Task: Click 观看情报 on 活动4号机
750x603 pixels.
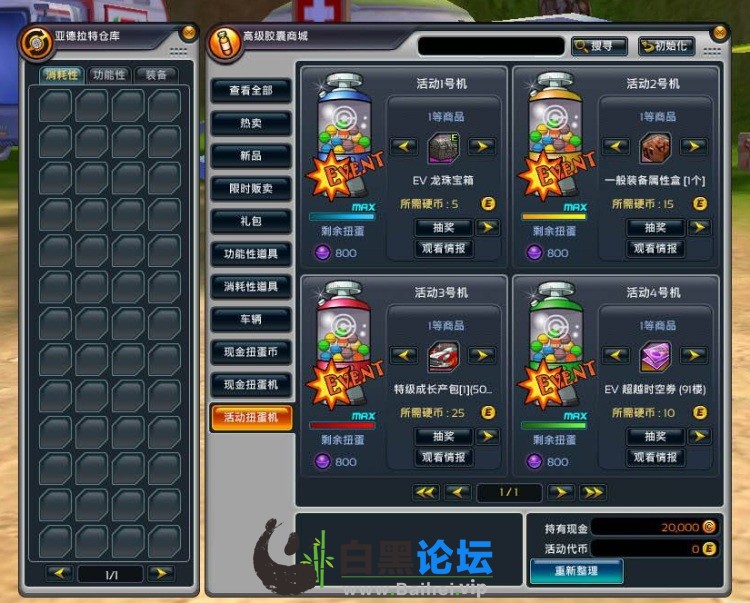Action: coord(655,457)
